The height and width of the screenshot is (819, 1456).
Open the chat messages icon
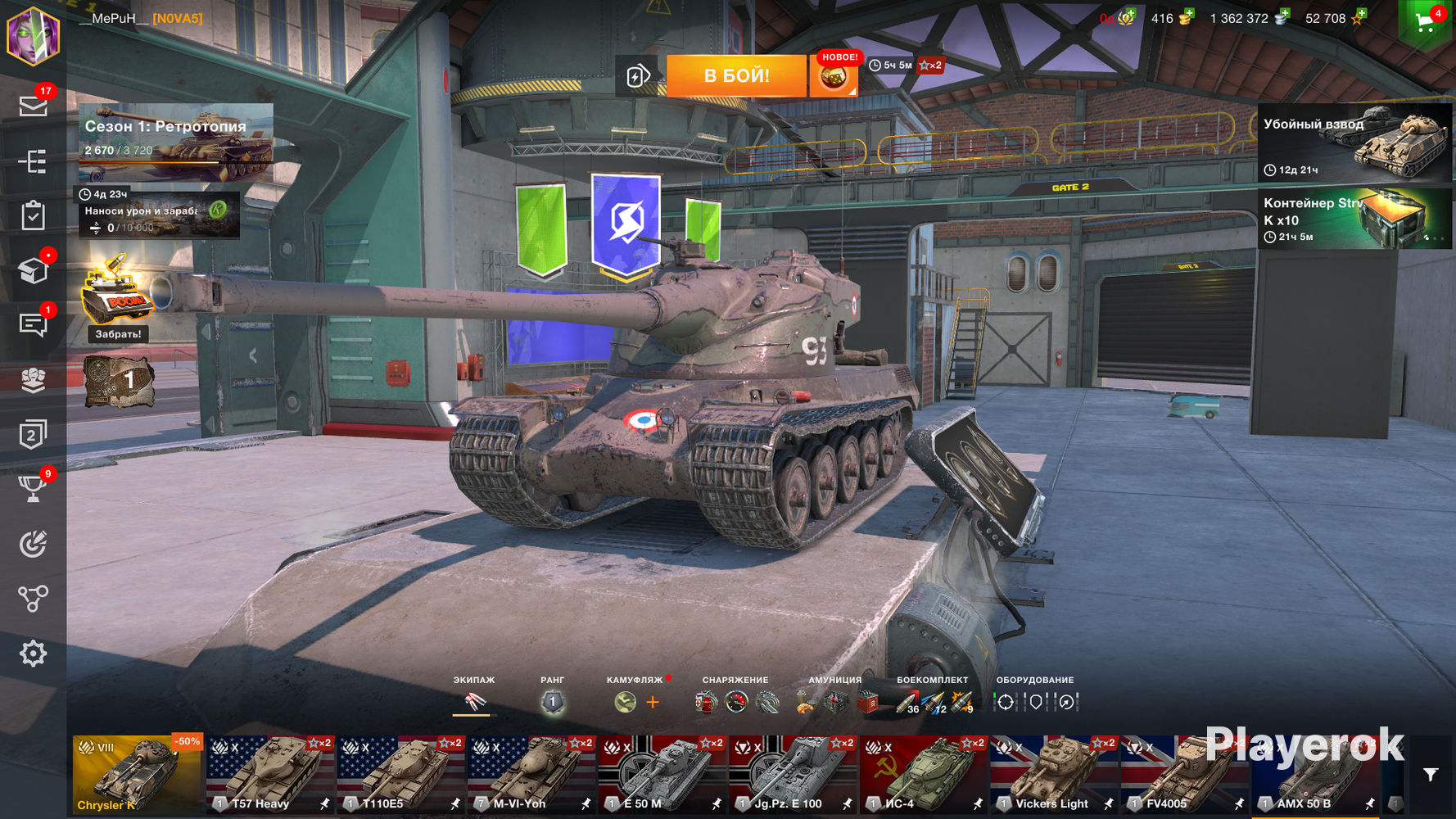tap(33, 325)
